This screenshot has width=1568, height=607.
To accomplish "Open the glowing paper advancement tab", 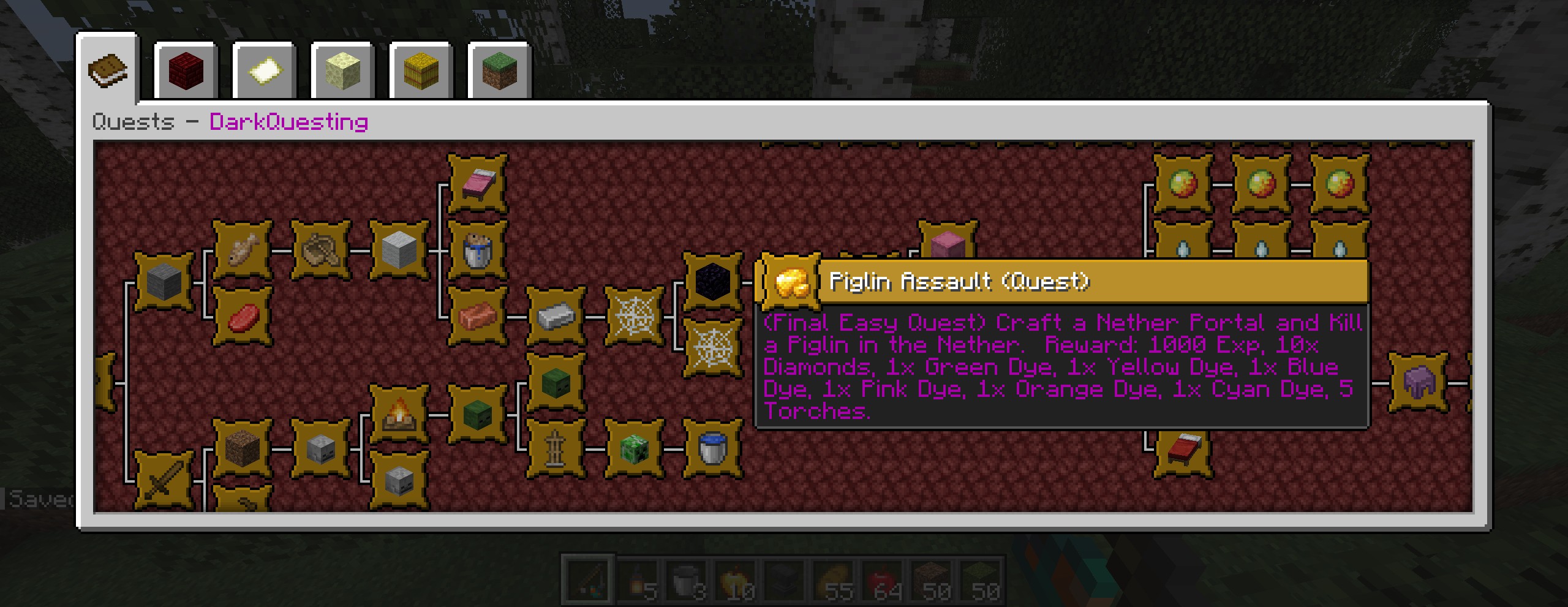I will point(264,71).
